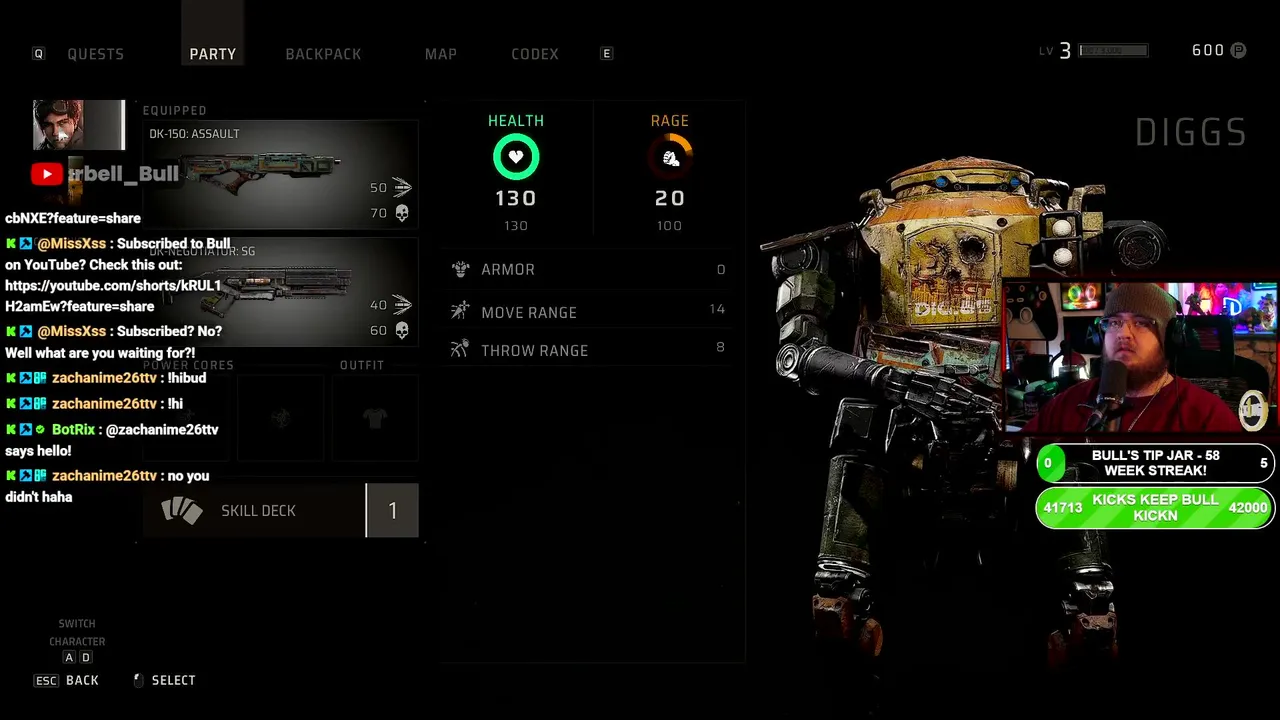Click the Throw Range stat row
The height and width of the screenshot is (720, 1280).
pyautogui.click(x=590, y=350)
